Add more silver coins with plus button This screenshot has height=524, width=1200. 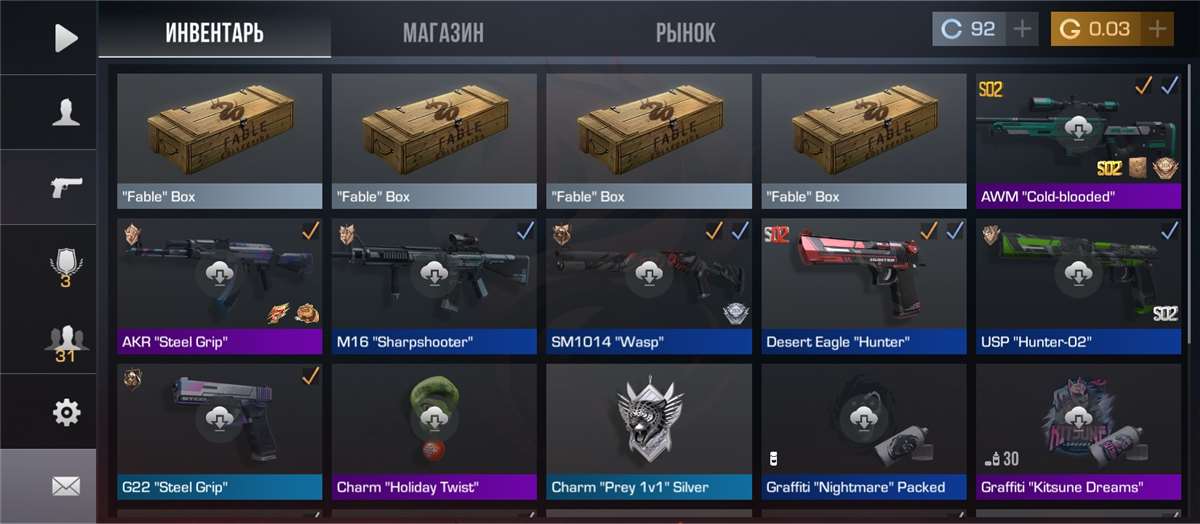1022,29
